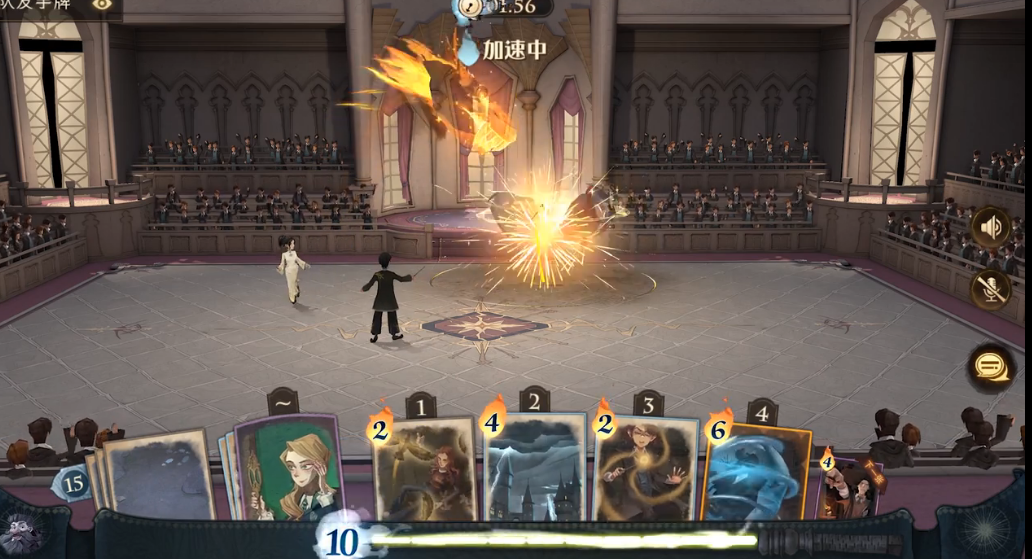Choose the cost-4 stormy castle card

click(534, 466)
